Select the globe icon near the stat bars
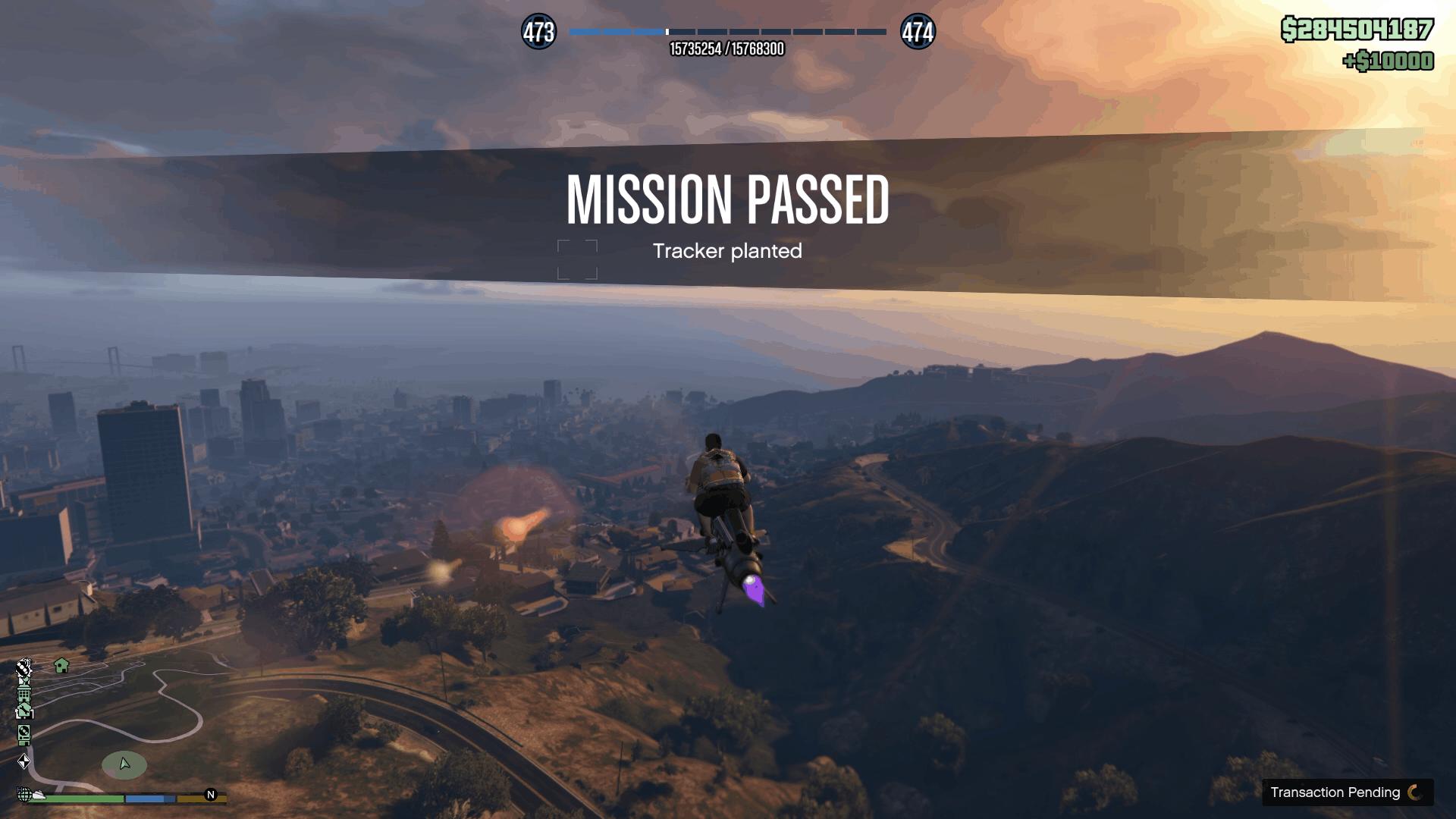 click(25, 795)
